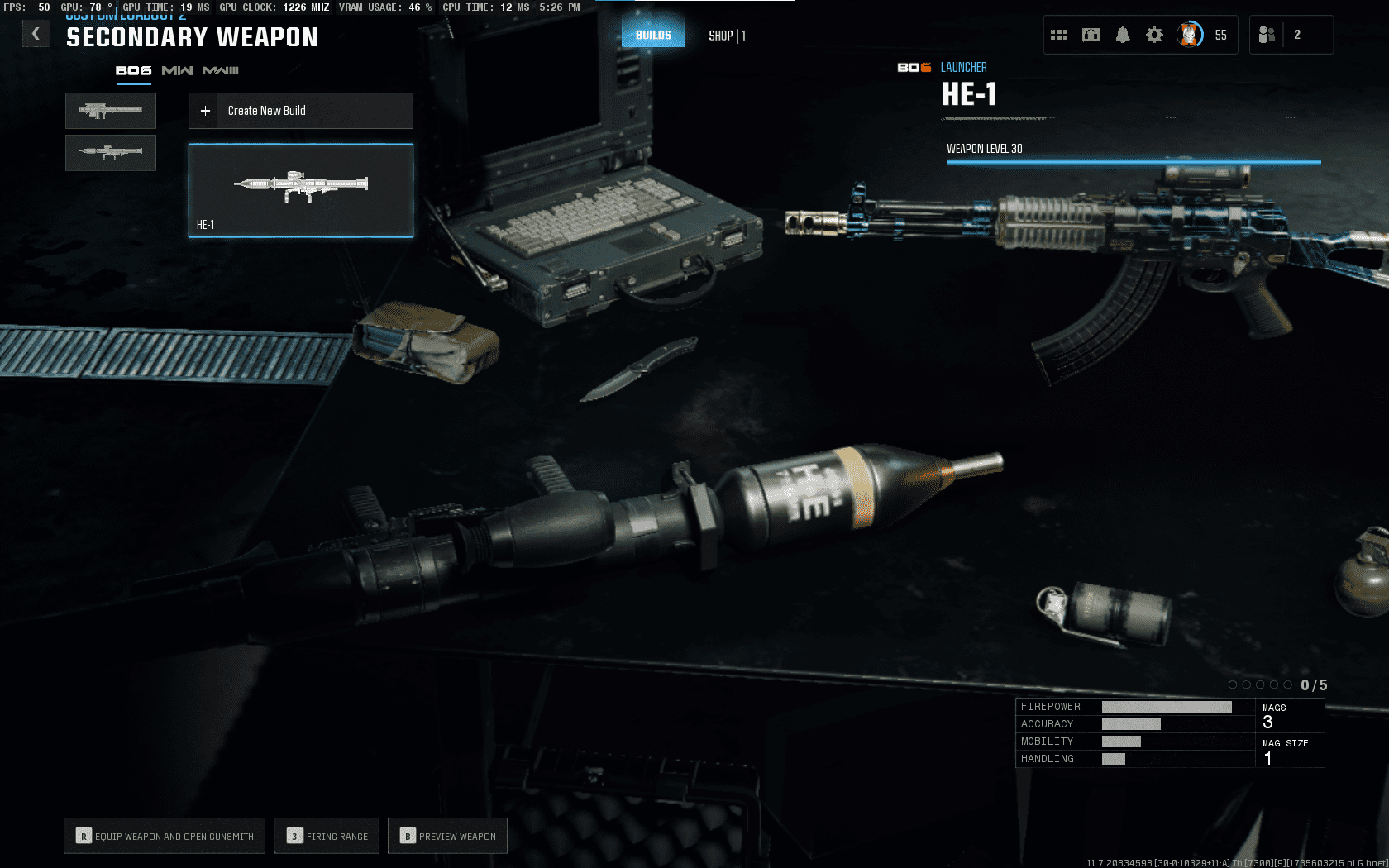
Task: Switch to the MW weapon tab
Action: pos(177,71)
